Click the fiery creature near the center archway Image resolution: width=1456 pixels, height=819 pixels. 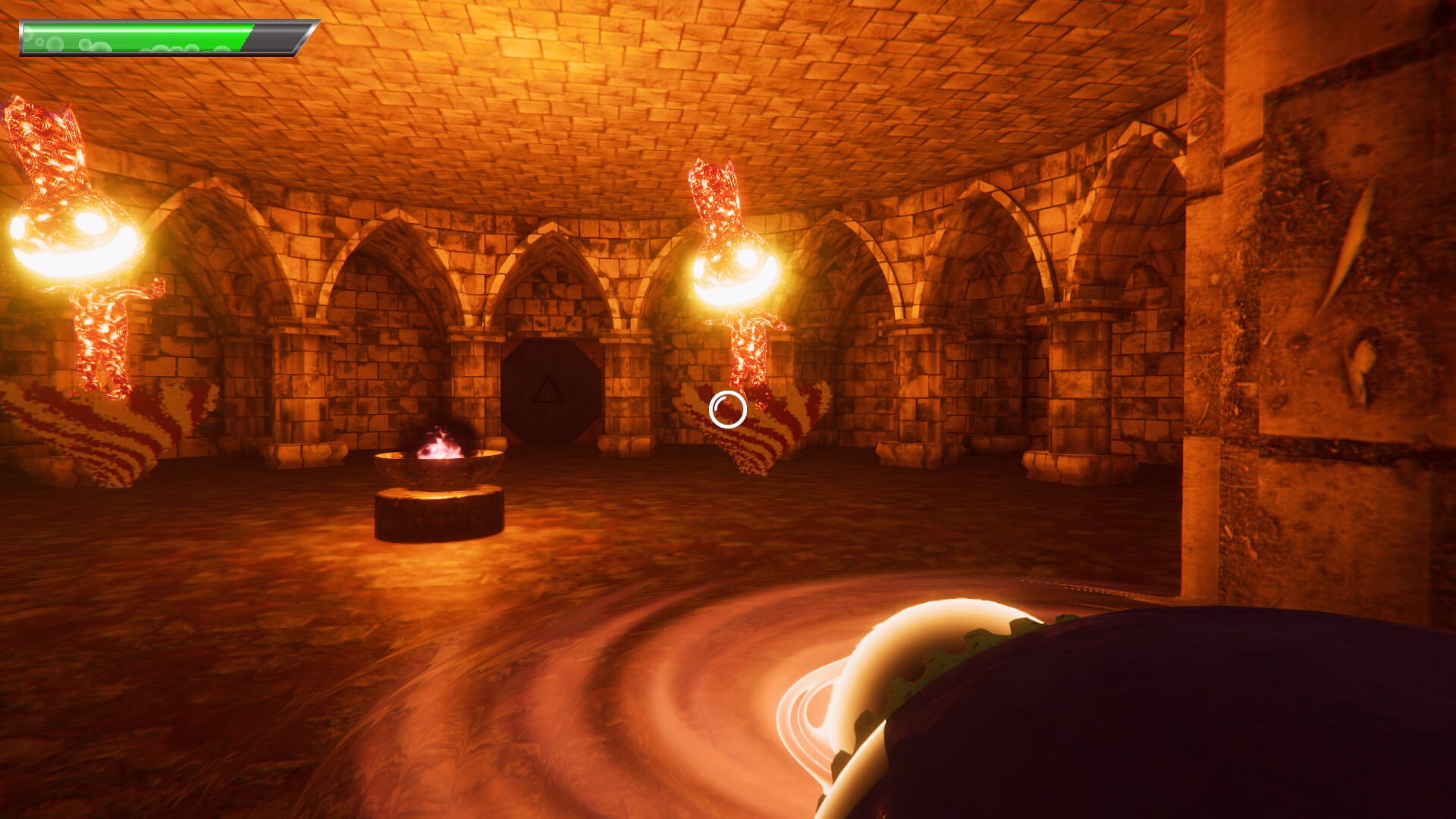(x=728, y=273)
